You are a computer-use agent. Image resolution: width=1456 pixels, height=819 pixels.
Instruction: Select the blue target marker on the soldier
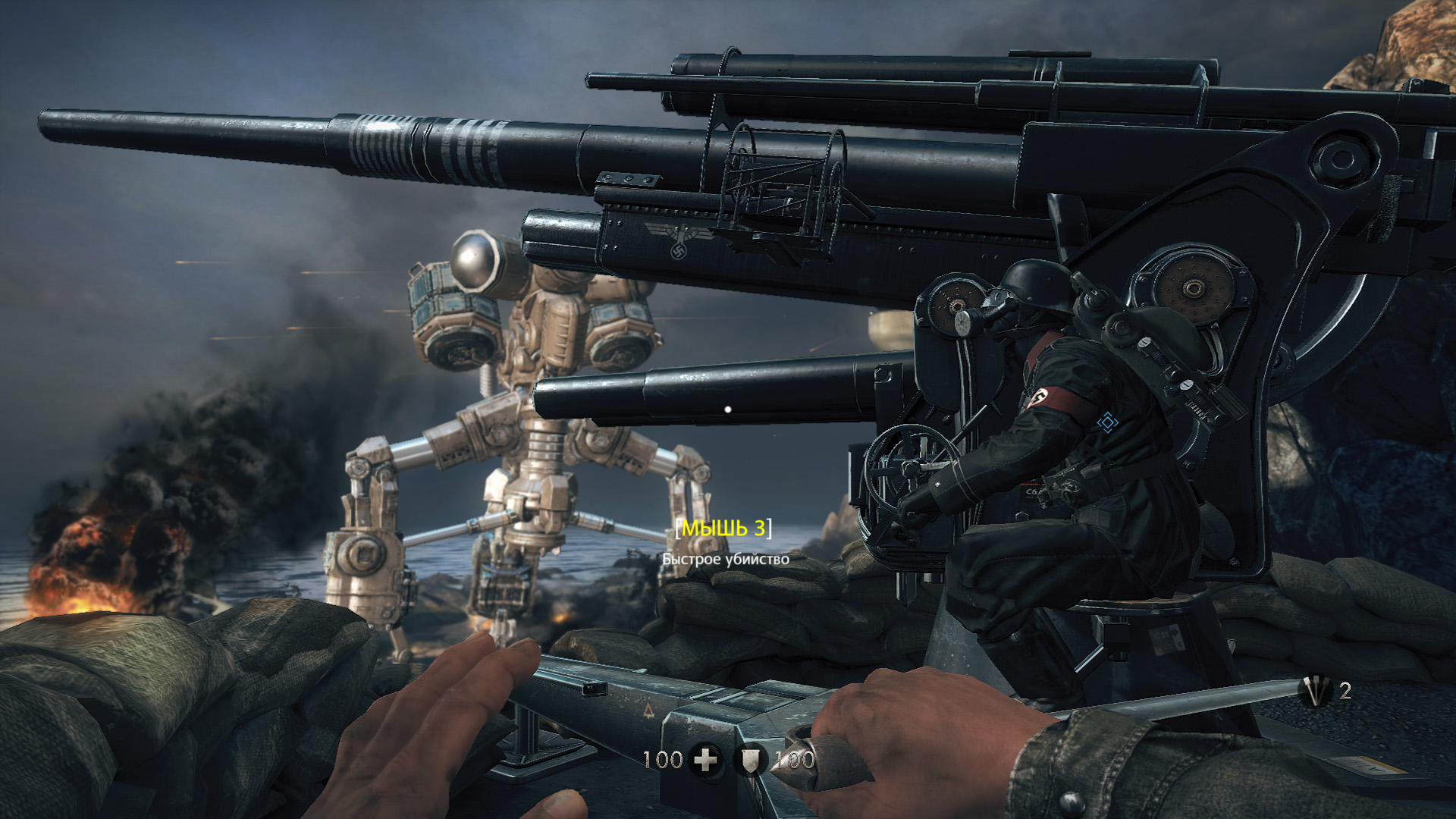(x=1108, y=422)
